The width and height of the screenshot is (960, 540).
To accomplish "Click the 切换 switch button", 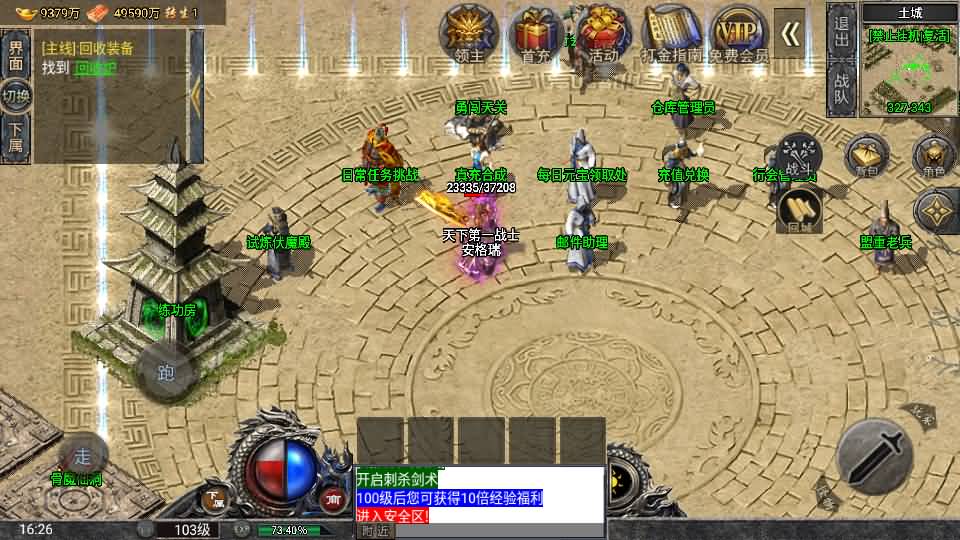I will click(16, 97).
